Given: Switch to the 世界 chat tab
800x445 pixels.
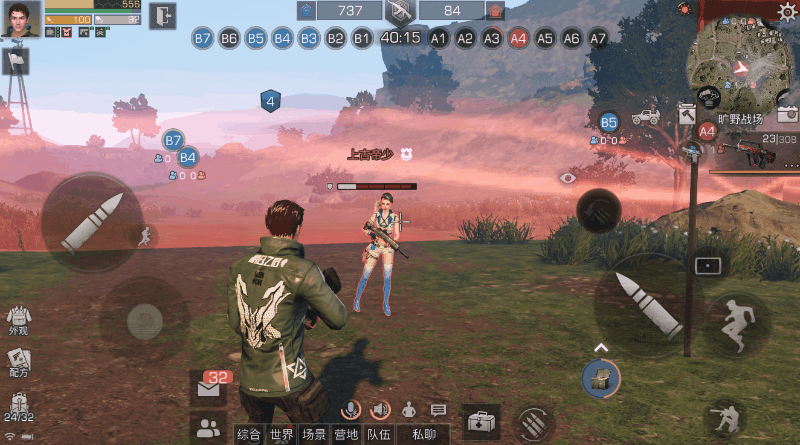Looking at the screenshot, I should pyautogui.click(x=282, y=434).
